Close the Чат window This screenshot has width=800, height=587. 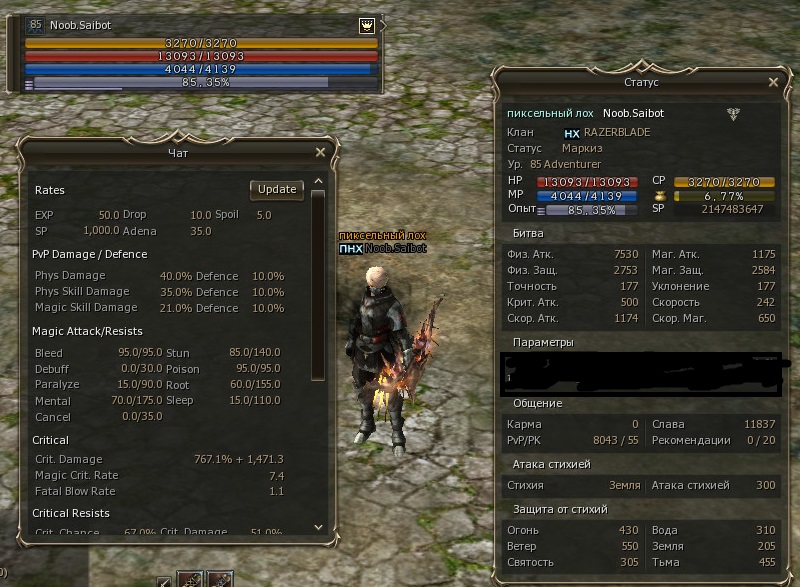tap(320, 152)
